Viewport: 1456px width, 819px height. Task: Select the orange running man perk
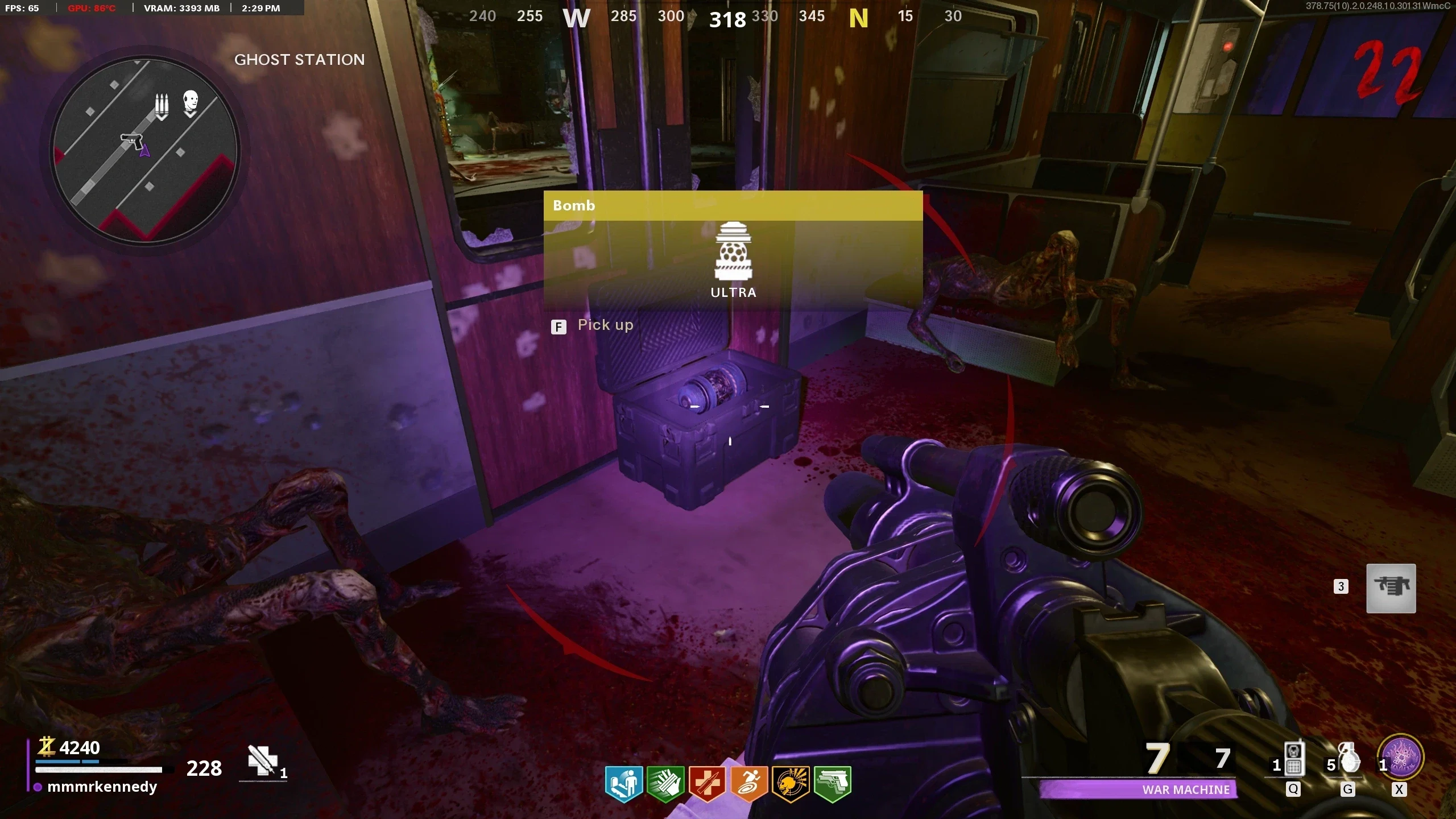click(748, 784)
